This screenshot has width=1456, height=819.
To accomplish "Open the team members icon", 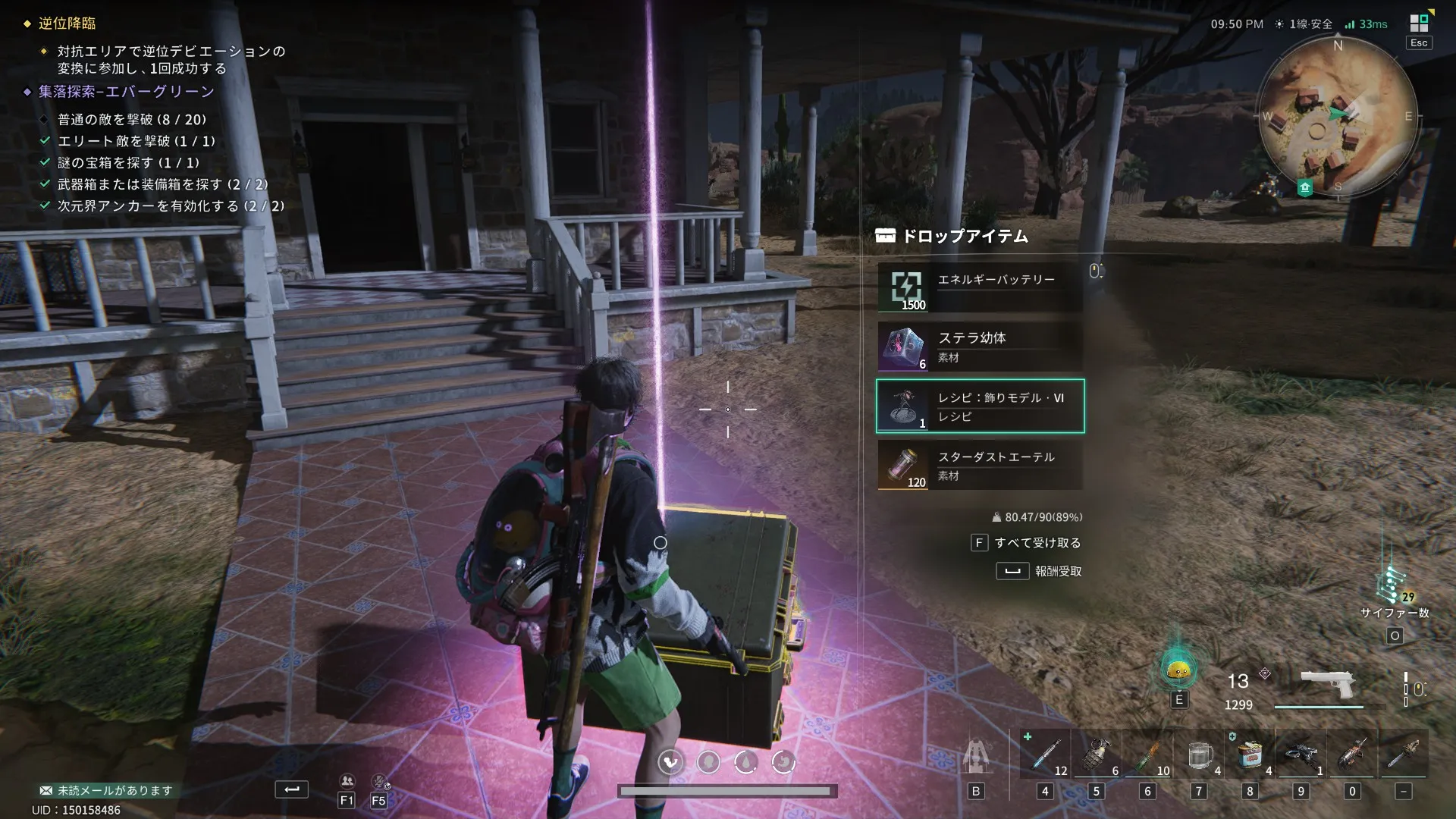I will [x=347, y=781].
